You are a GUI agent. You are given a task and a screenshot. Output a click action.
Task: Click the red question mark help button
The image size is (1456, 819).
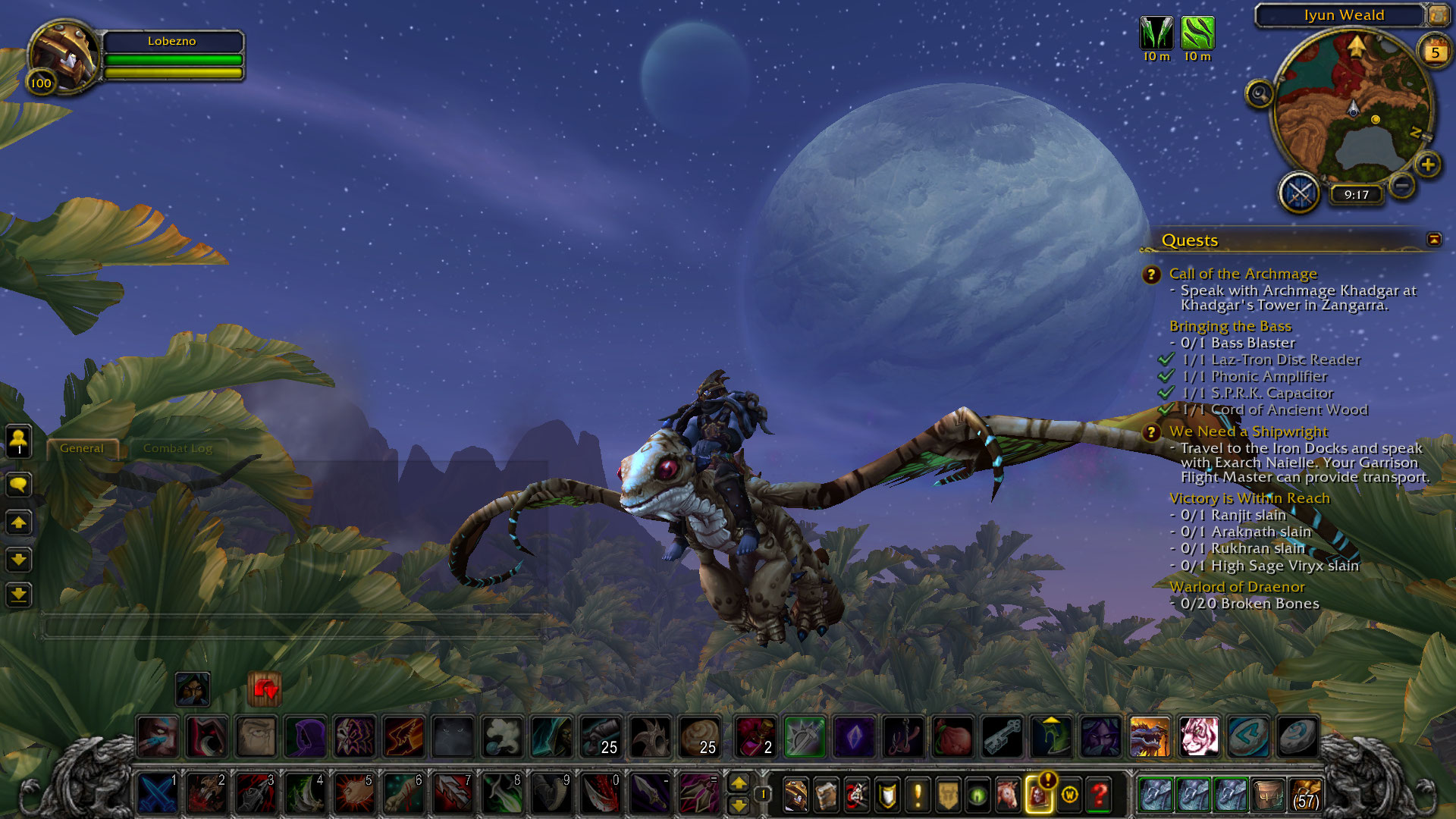pyautogui.click(x=1100, y=795)
